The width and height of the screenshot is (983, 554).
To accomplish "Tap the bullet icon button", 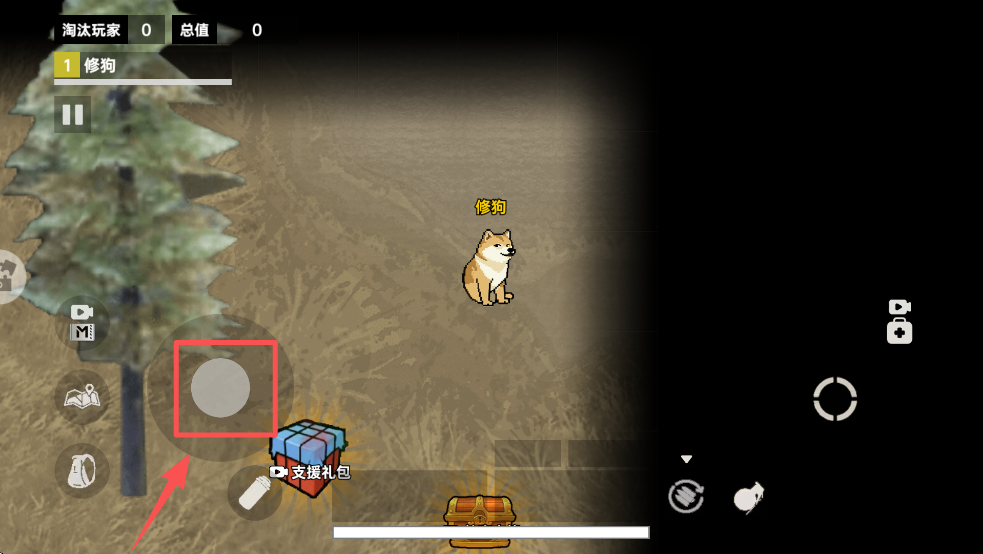I will tap(254, 492).
